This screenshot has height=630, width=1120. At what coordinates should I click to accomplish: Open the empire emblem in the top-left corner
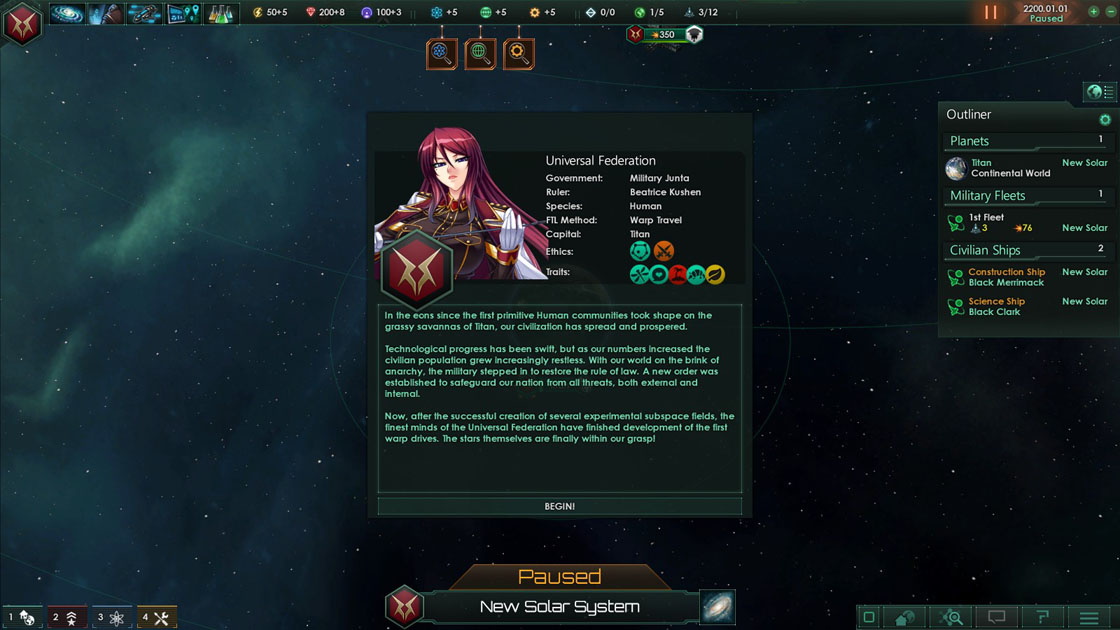click(x=21, y=22)
